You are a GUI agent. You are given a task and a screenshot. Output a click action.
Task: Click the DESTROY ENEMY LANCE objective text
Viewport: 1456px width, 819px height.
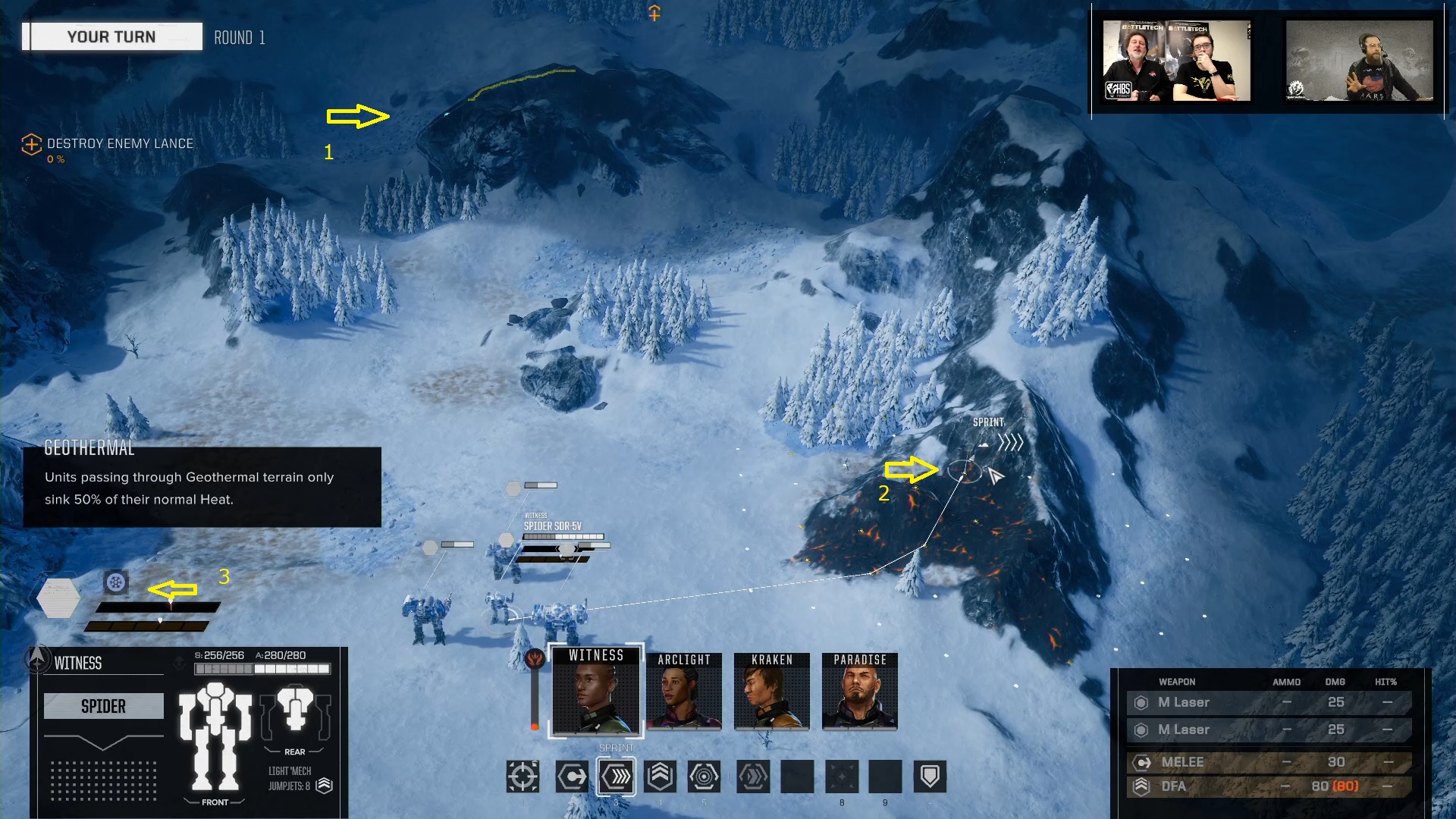[x=119, y=144]
